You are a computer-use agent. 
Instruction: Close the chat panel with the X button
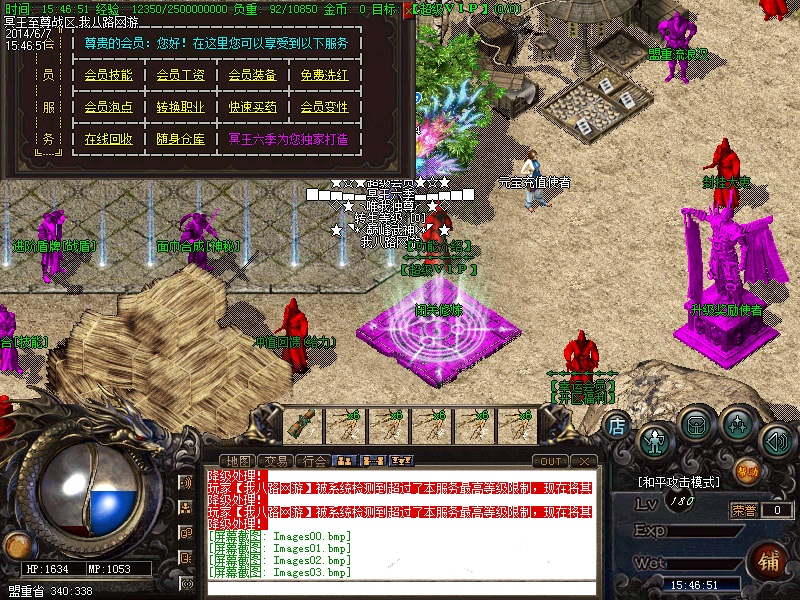point(585,461)
